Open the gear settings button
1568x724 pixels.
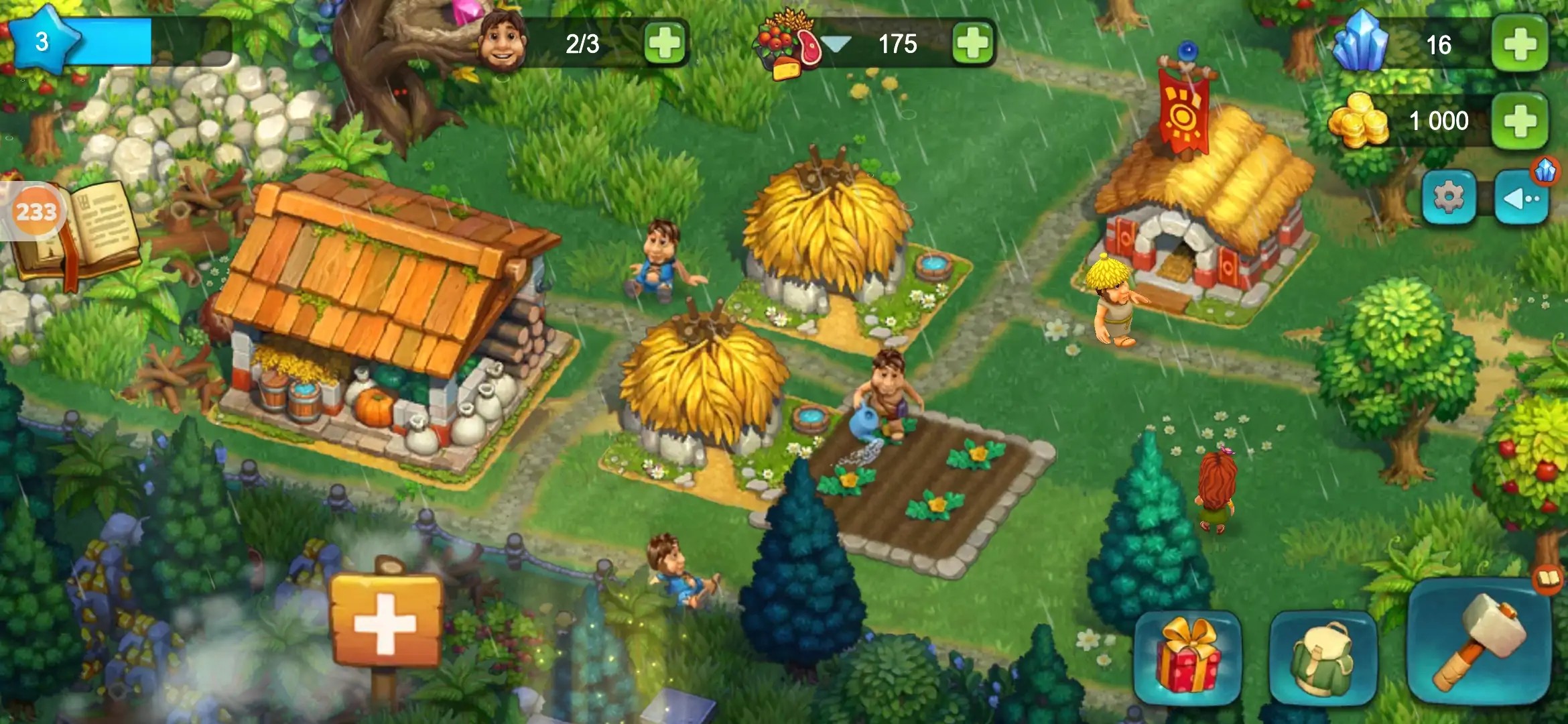[x=1449, y=198]
